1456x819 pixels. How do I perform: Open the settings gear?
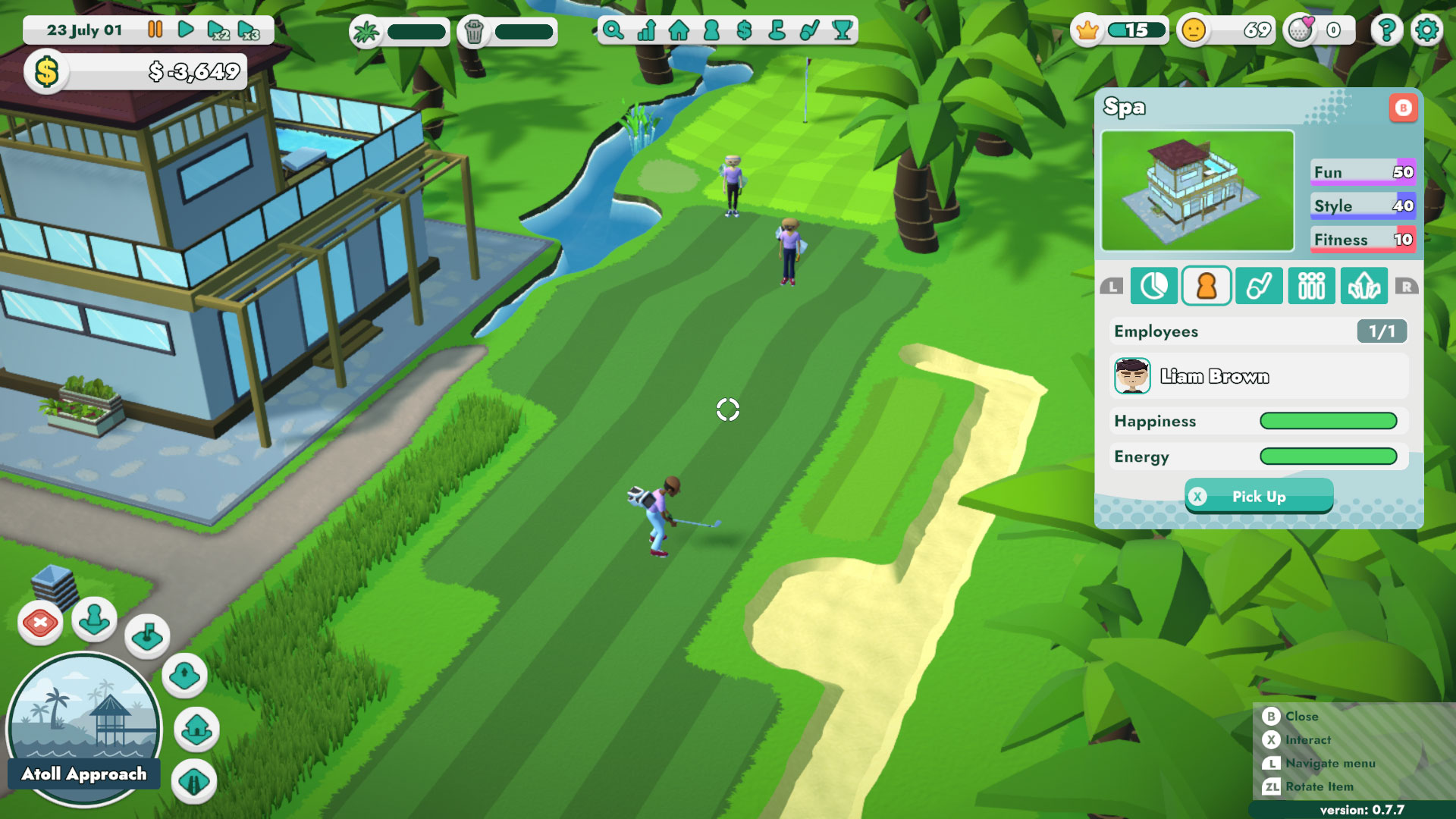click(1426, 30)
